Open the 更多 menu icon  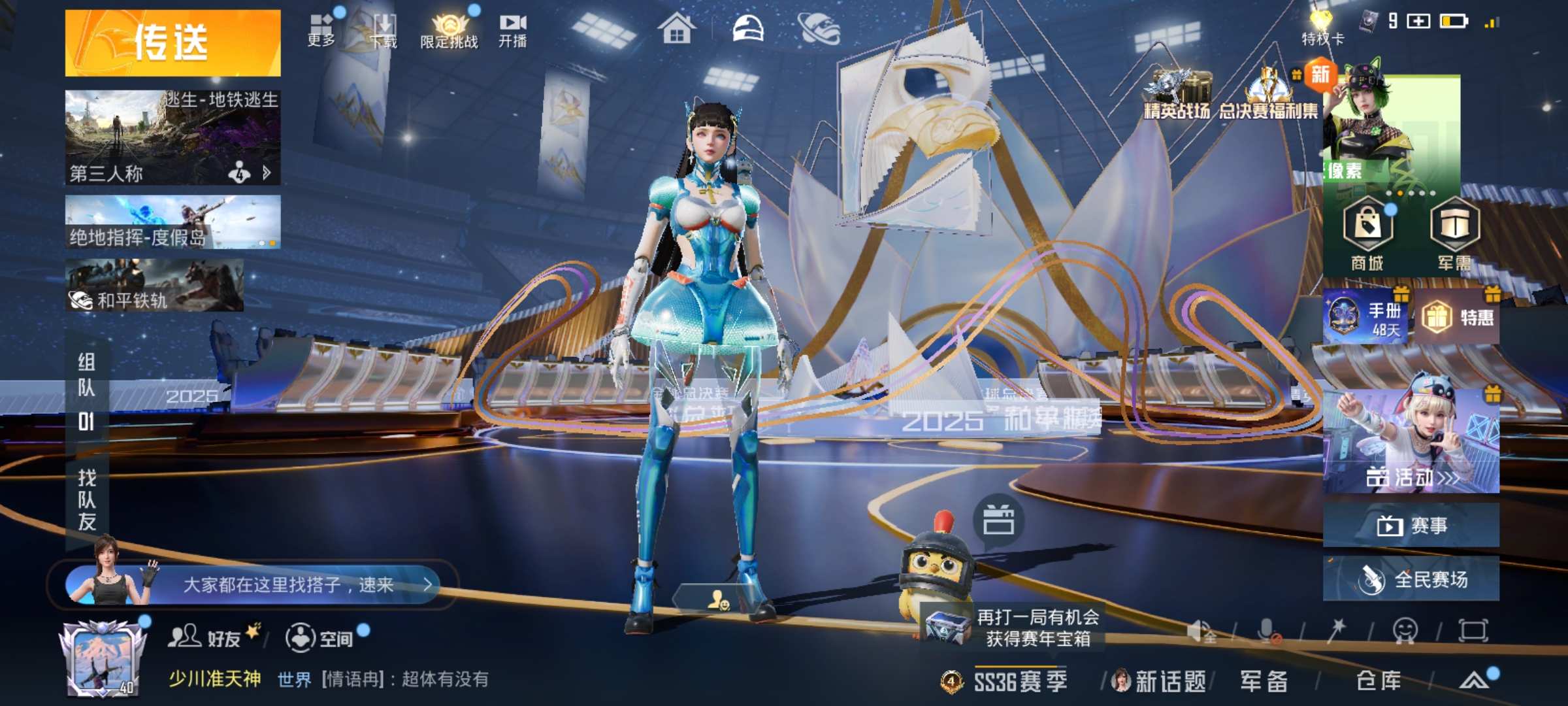pos(321,30)
